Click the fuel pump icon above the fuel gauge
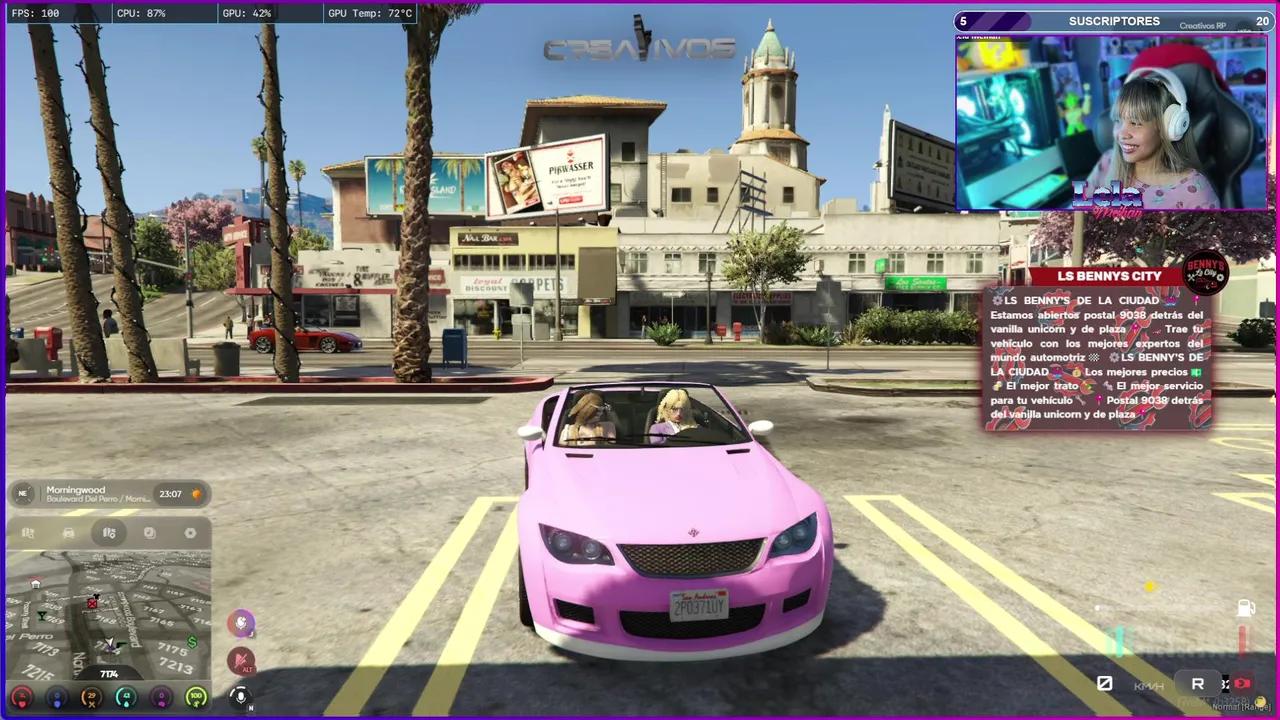Viewport: 1280px width, 720px height. [x=1245, y=608]
